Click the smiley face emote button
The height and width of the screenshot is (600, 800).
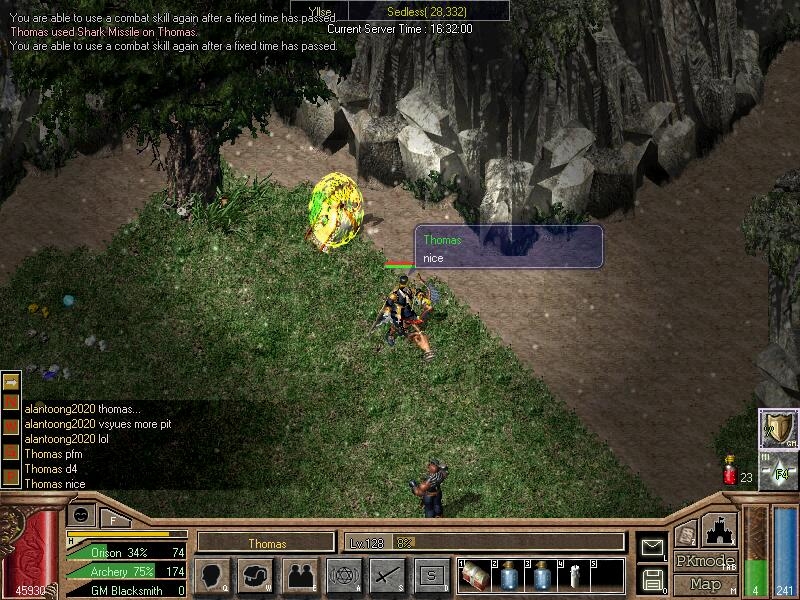[x=82, y=515]
